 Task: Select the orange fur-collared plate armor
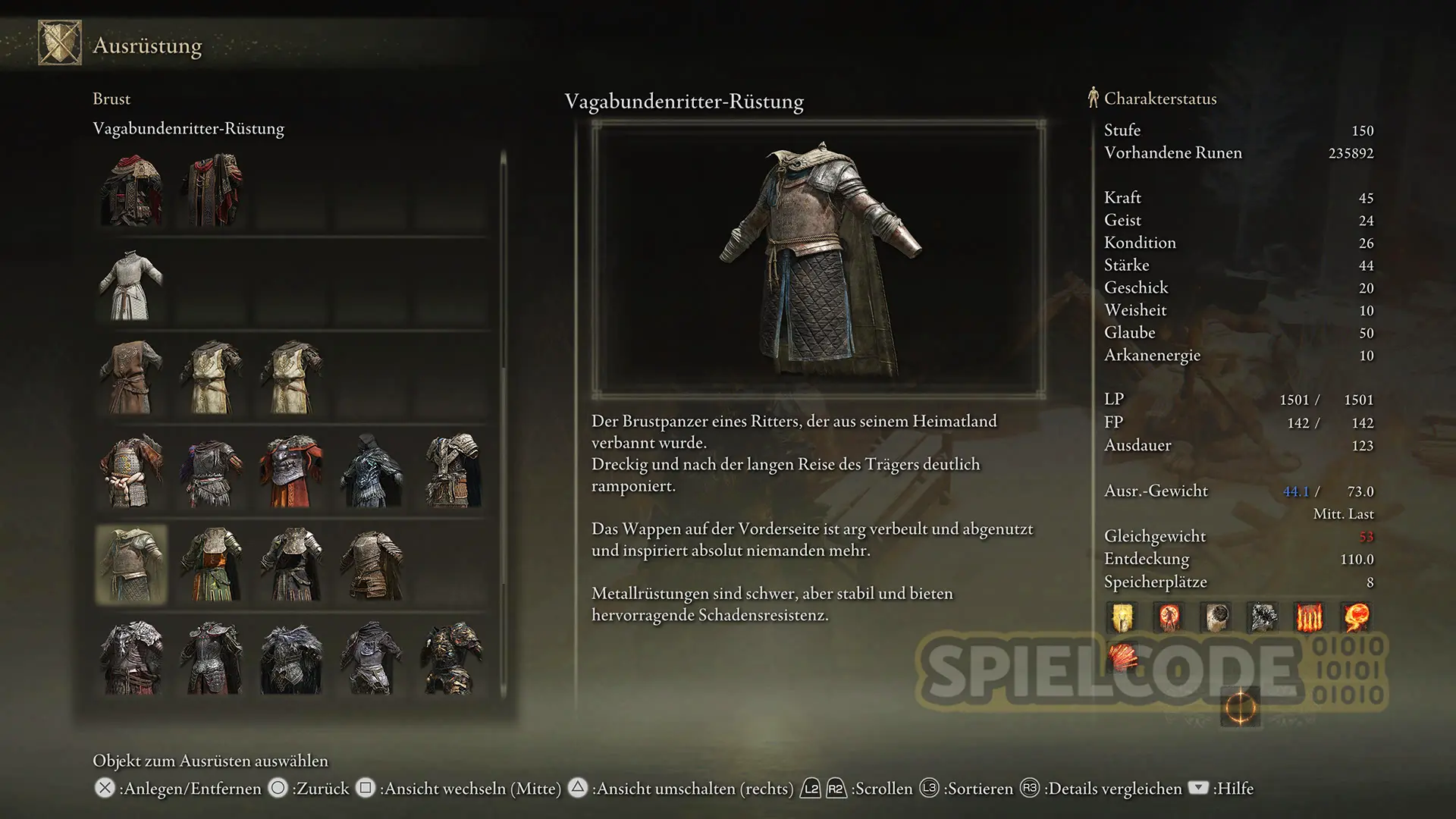(x=291, y=471)
